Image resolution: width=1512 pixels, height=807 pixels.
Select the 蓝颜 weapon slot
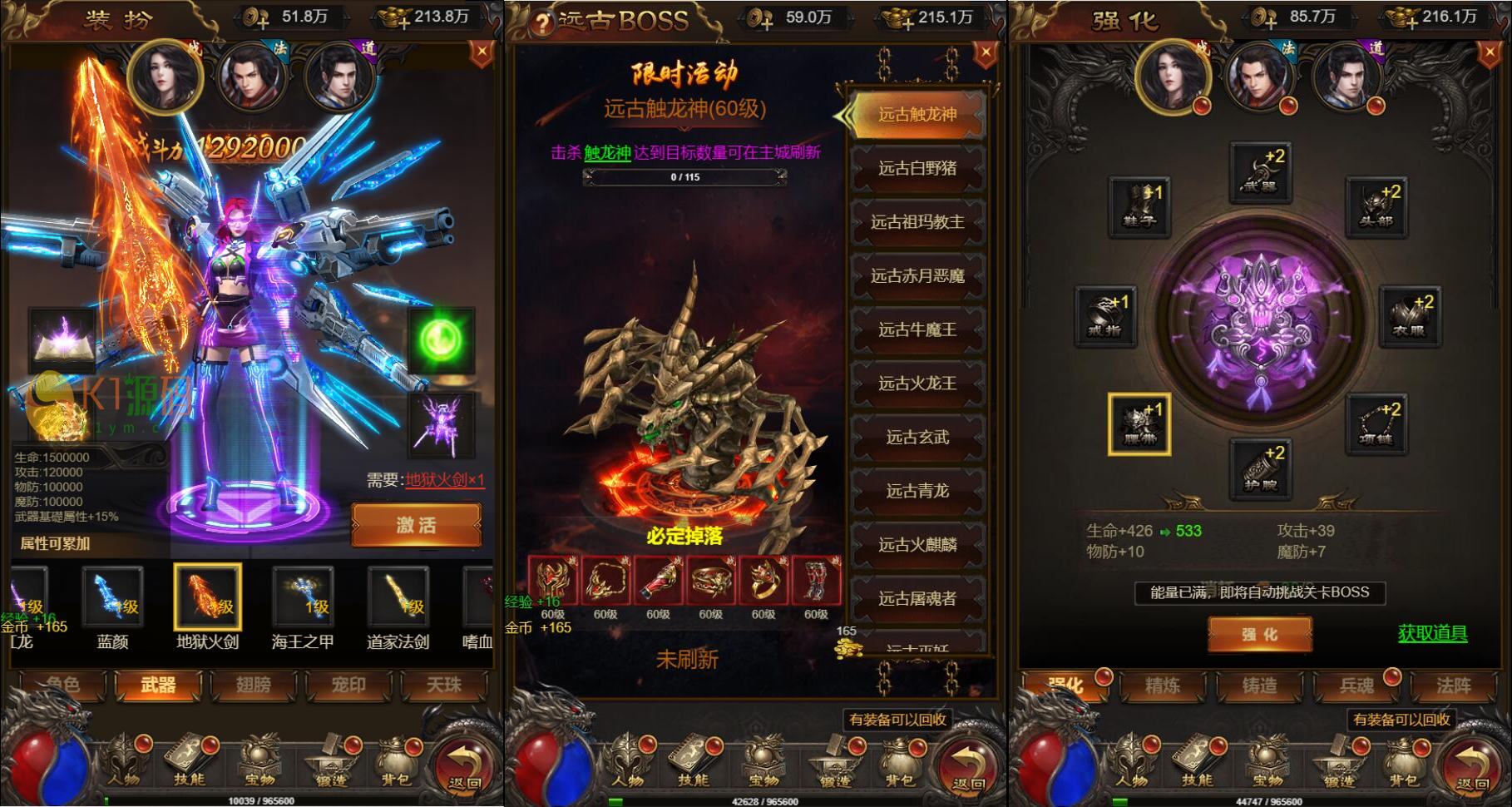coord(113,597)
